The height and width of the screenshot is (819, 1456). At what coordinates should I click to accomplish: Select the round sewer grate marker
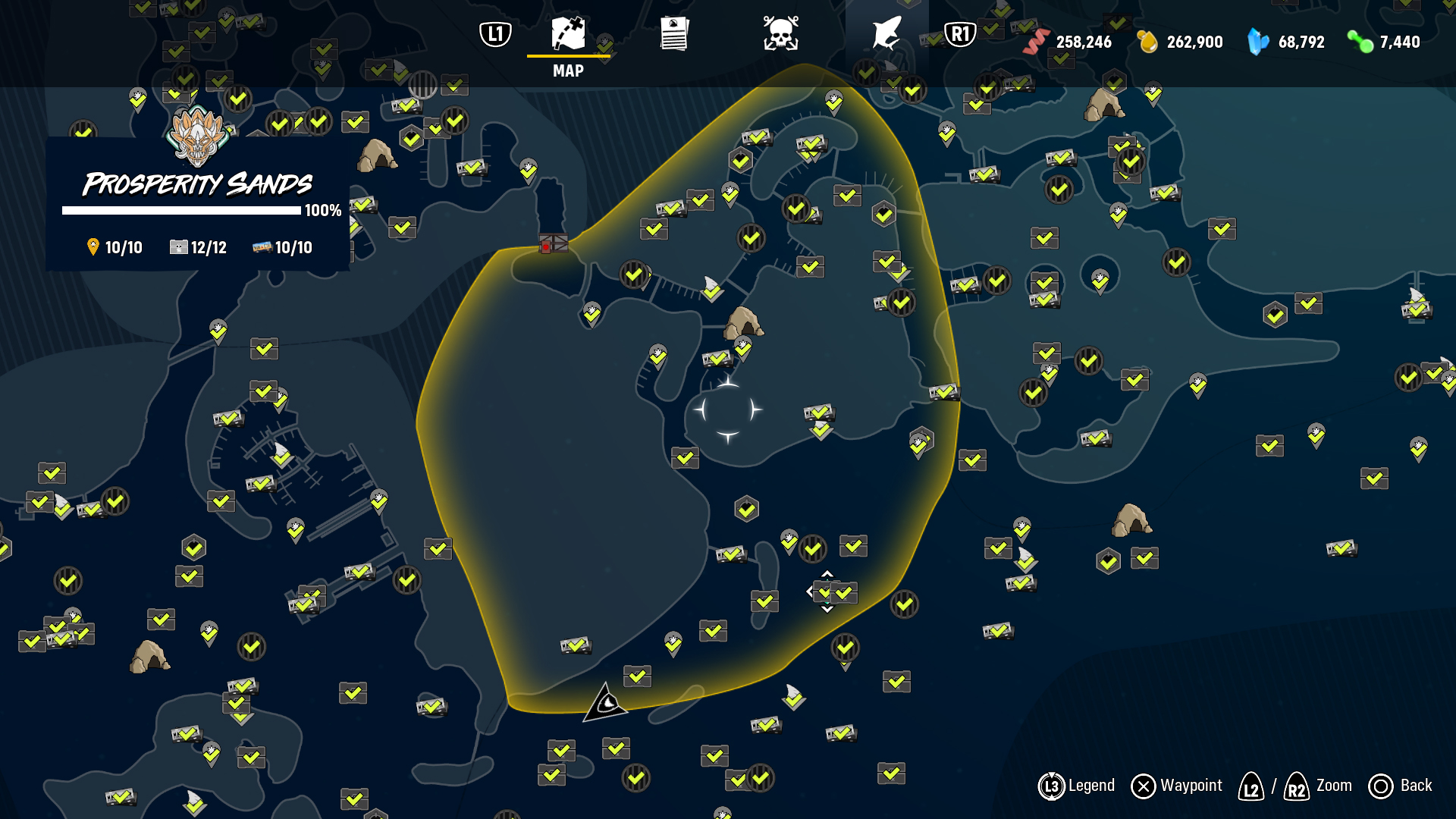point(422,85)
